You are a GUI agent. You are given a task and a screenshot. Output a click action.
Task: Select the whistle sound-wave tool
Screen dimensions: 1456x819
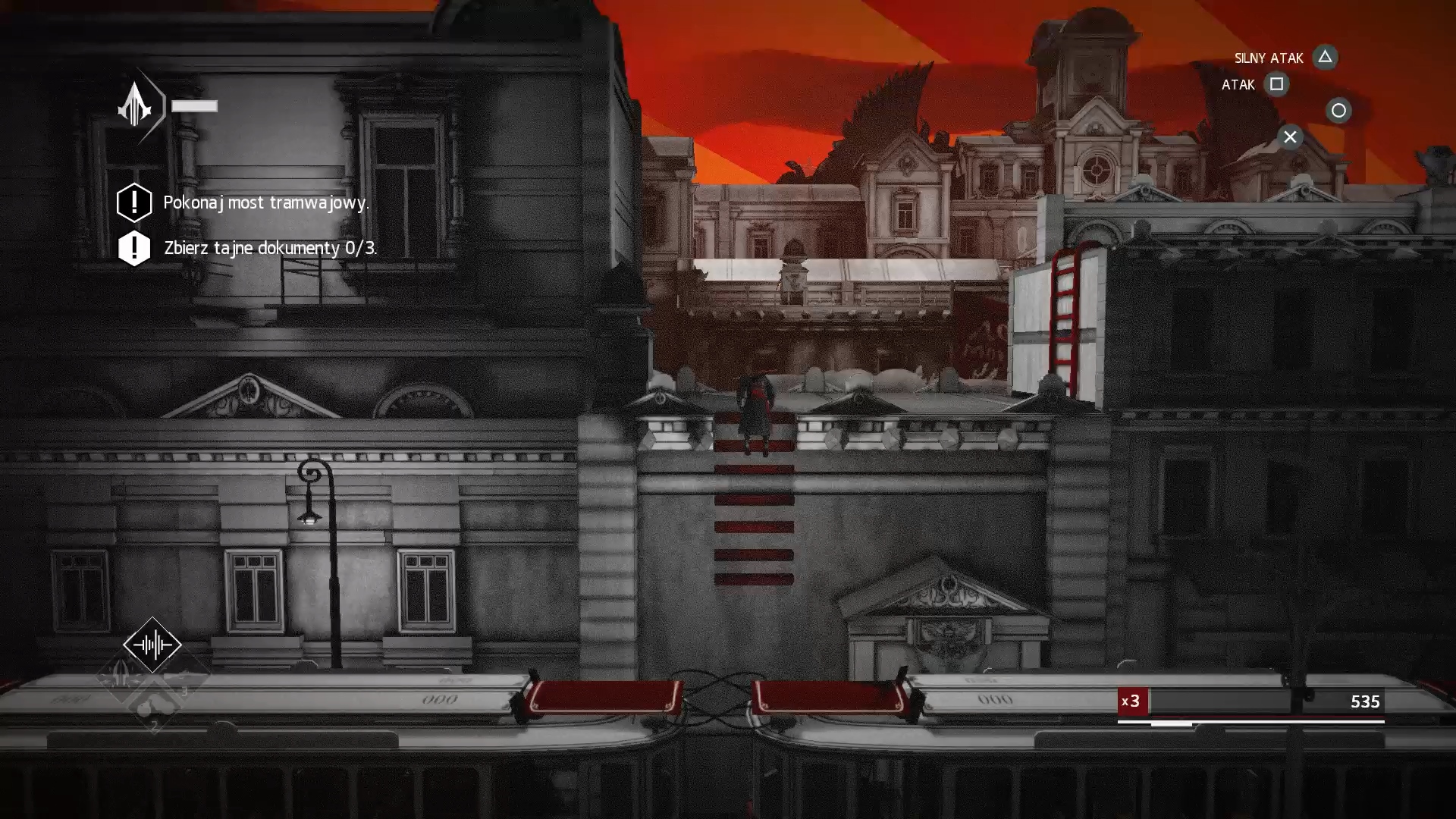[x=152, y=645]
